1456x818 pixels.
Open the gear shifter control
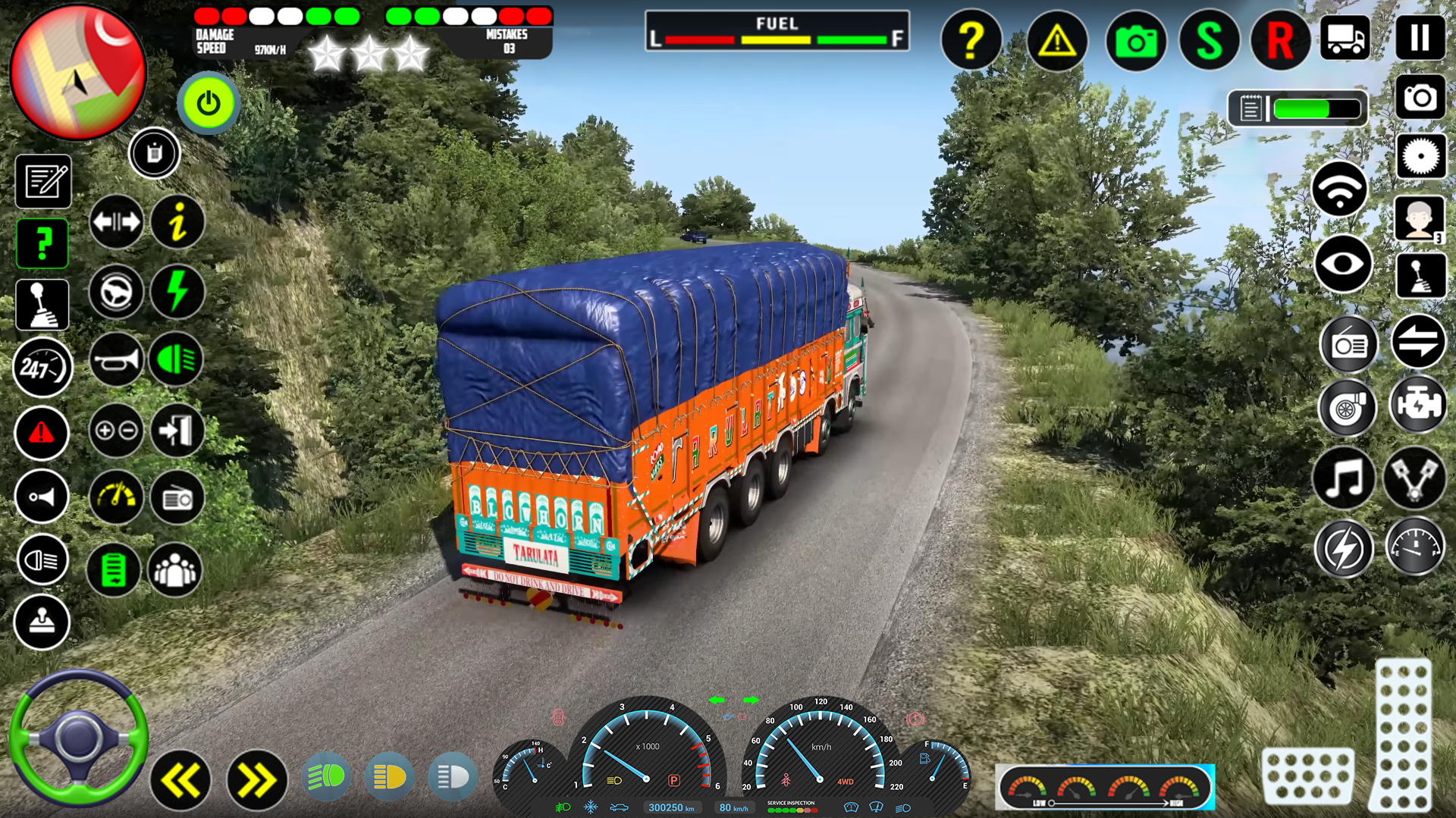coord(42,303)
